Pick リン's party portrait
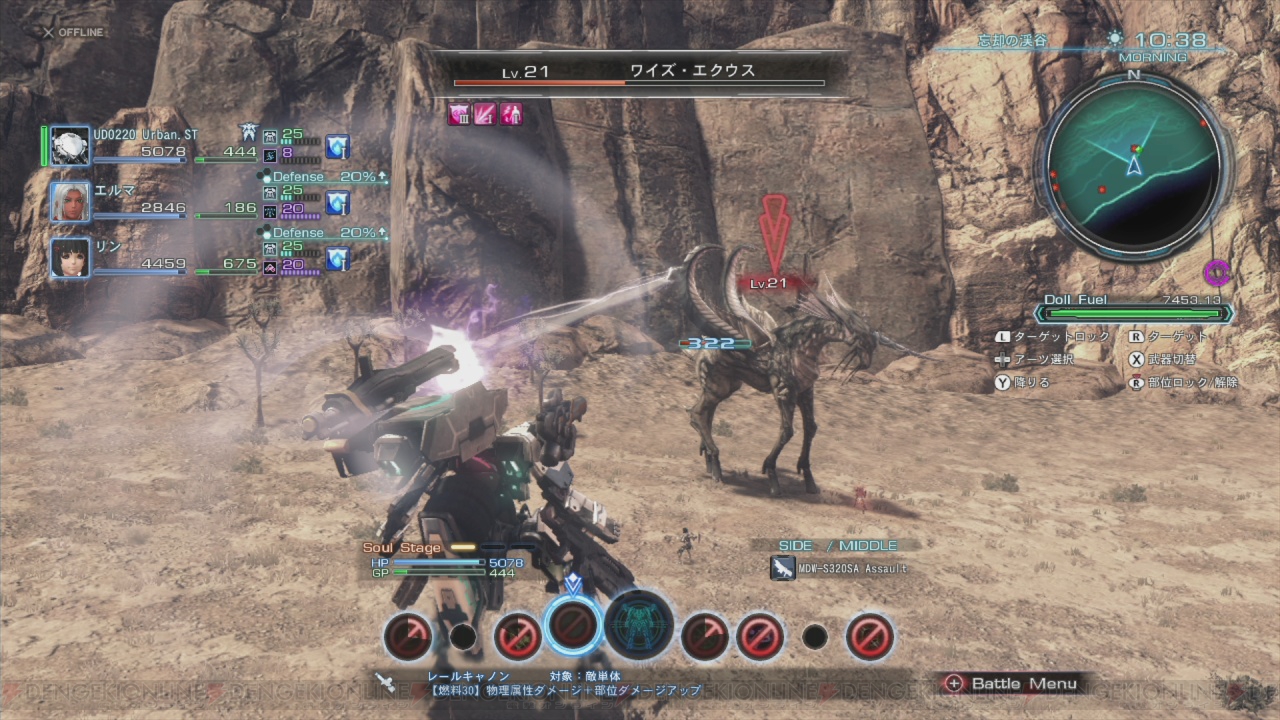 pyautogui.click(x=70, y=258)
